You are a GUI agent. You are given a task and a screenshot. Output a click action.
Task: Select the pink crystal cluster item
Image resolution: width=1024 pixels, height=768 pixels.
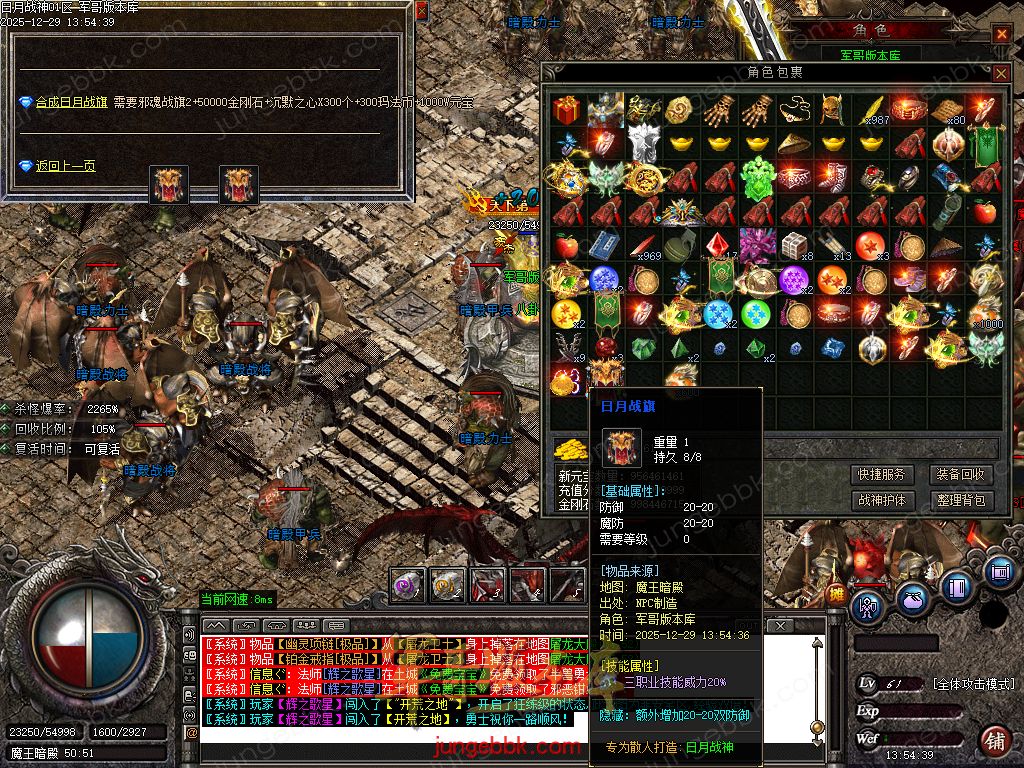pyautogui.click(x=758, y=245)
